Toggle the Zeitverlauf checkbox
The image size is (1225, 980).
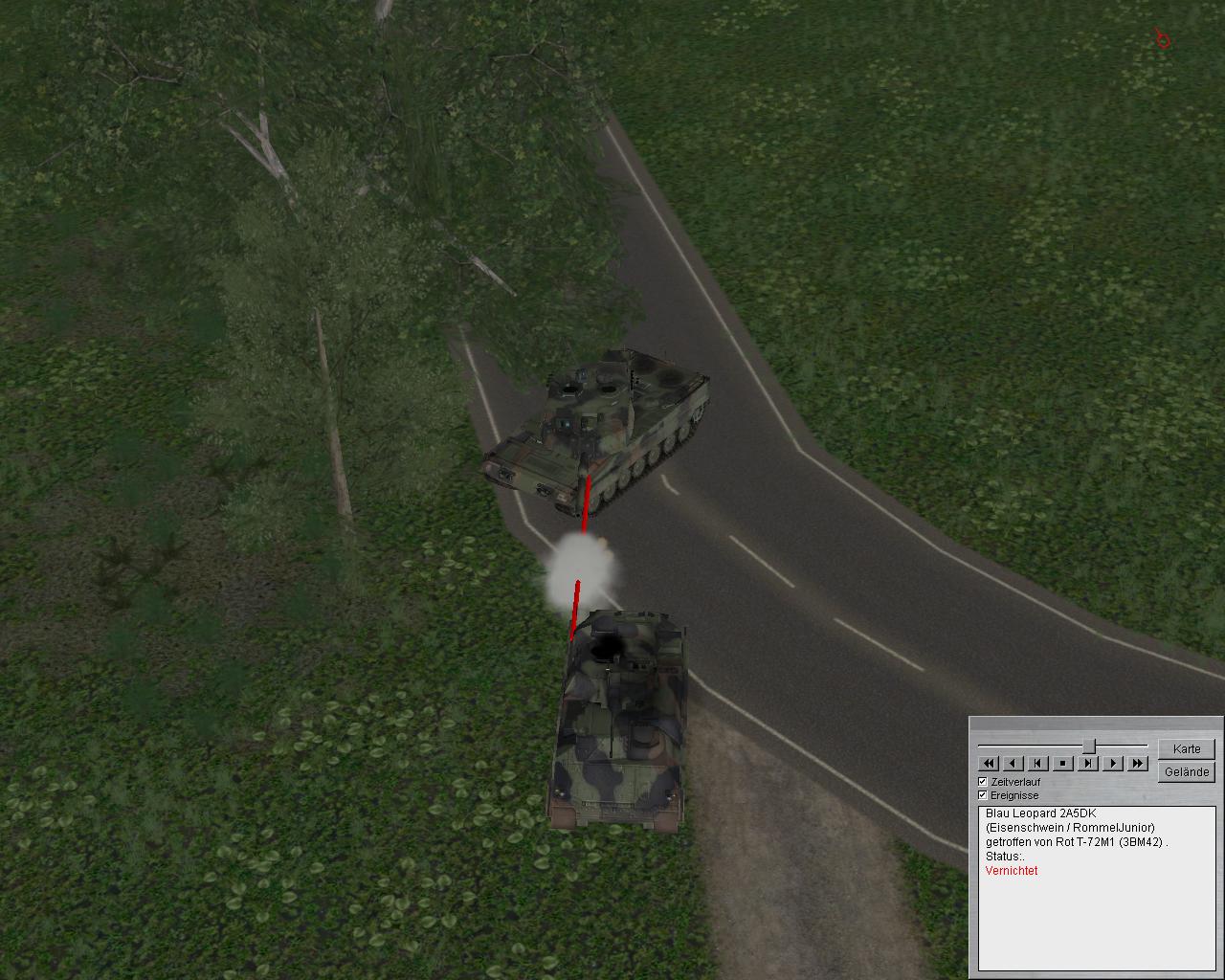pyautogui.click(x=983, y=782)
